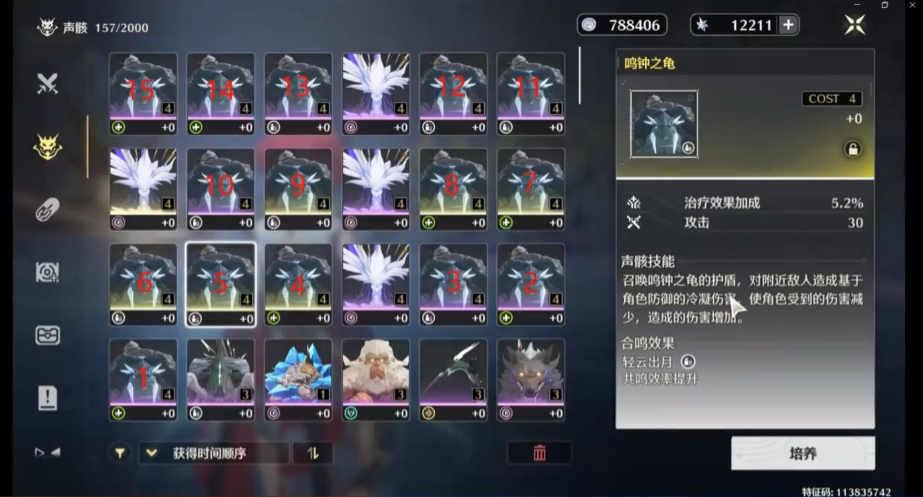923x497 pixels.
Task: Open the echo filter funnel
Action: tap(120, 453)
